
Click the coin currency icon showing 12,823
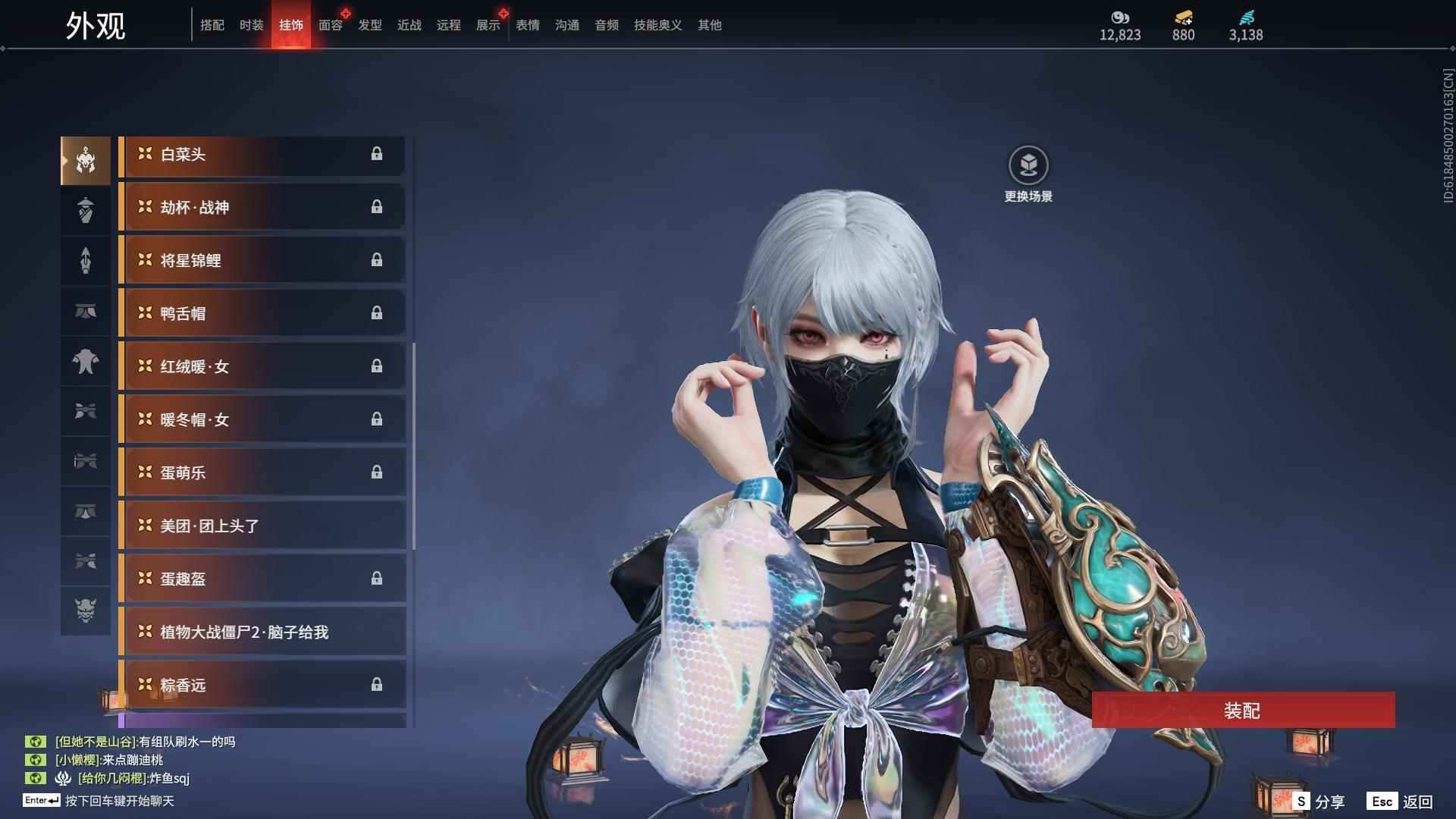tap(1120, 19)
